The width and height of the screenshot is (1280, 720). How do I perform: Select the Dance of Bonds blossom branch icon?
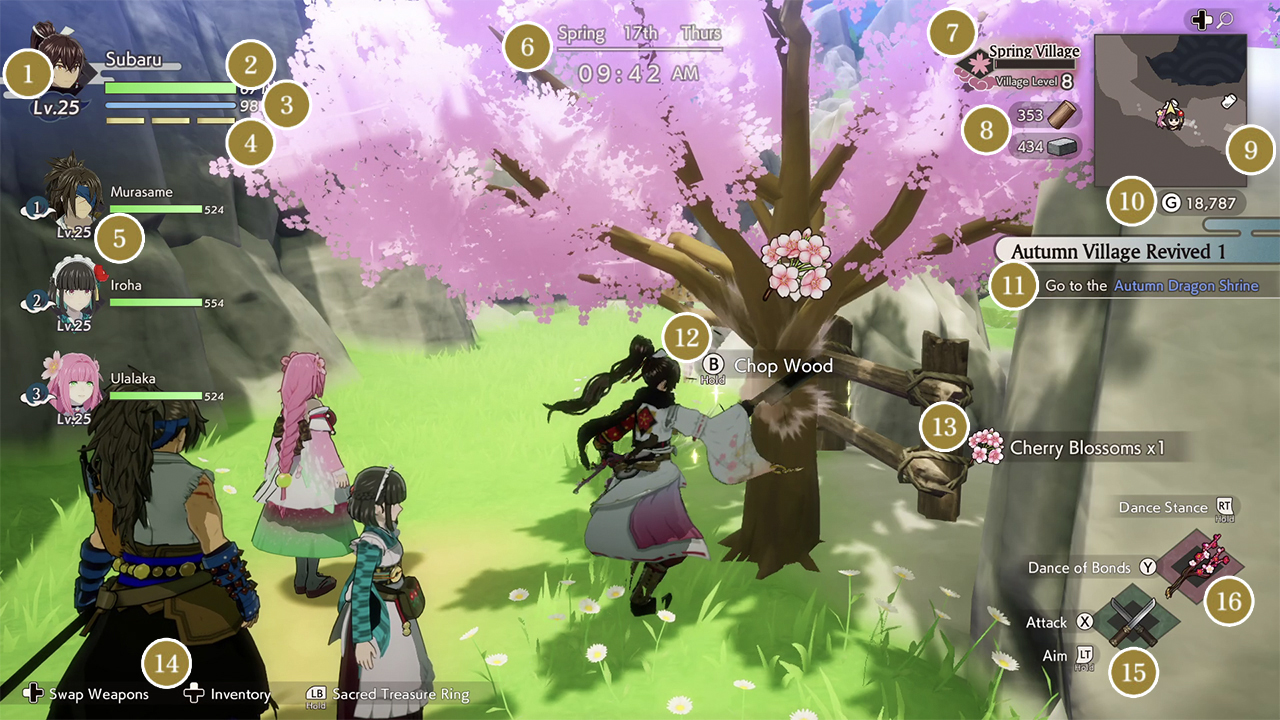coord(1203,567)
